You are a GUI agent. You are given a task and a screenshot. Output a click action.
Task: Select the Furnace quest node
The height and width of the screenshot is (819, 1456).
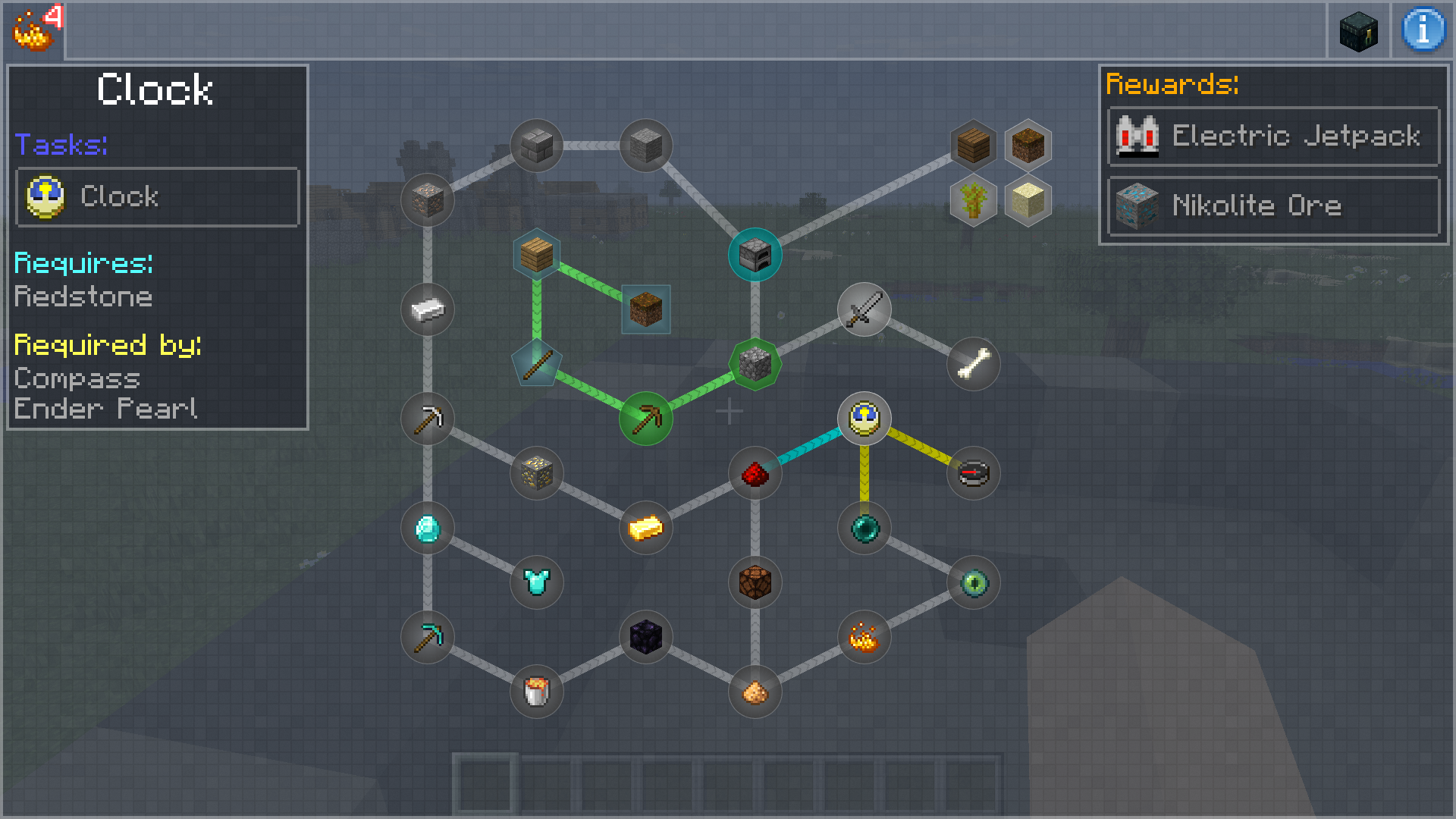(x=755, y=255)
